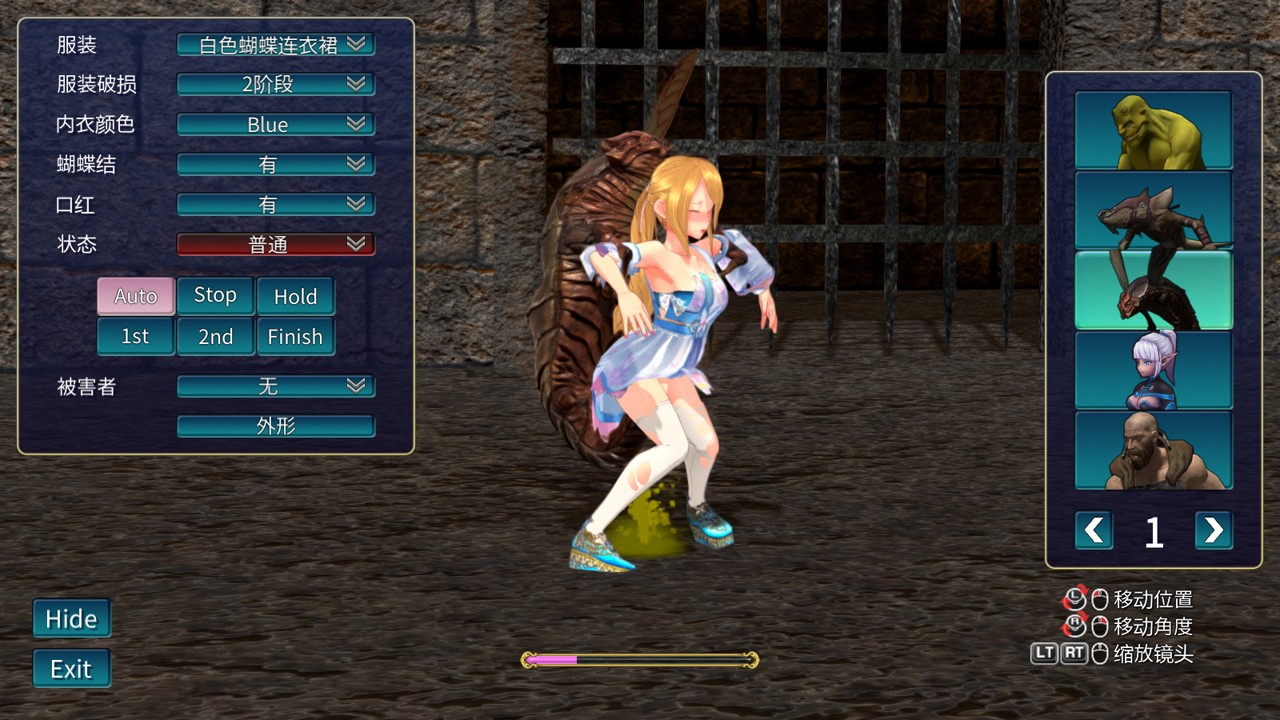The height and width of the screenshot is (720, 1280).
Task: Toggle the Auto button
Action: (x=136, y=296)
